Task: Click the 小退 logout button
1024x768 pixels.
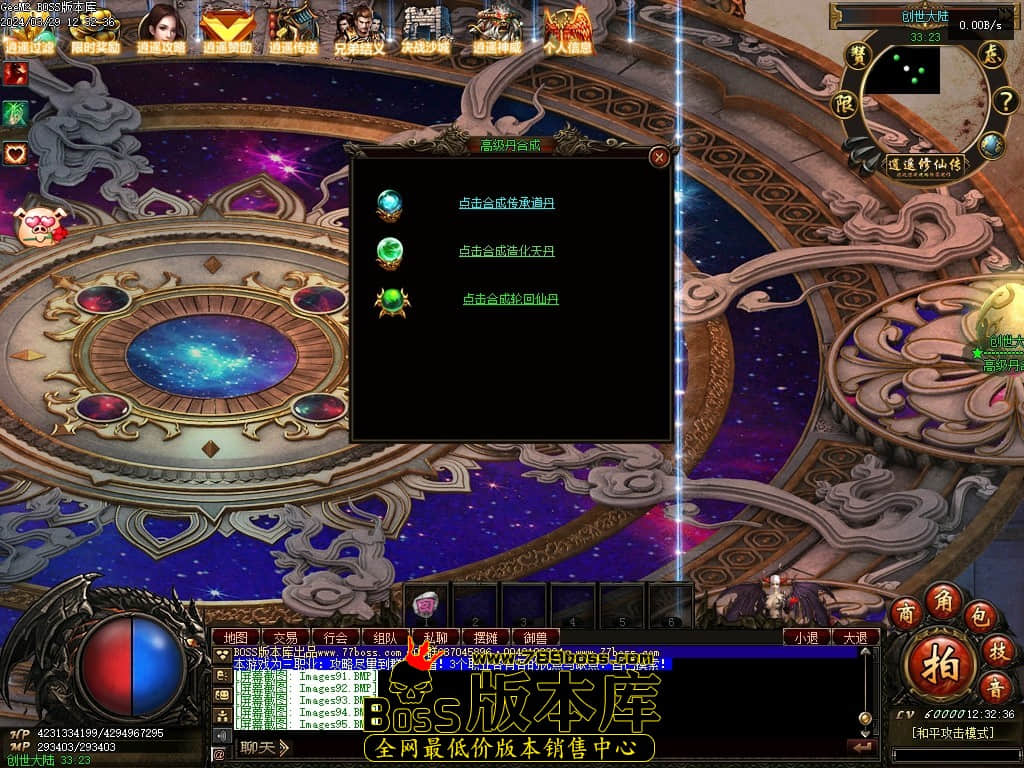Action: (806, 637)
